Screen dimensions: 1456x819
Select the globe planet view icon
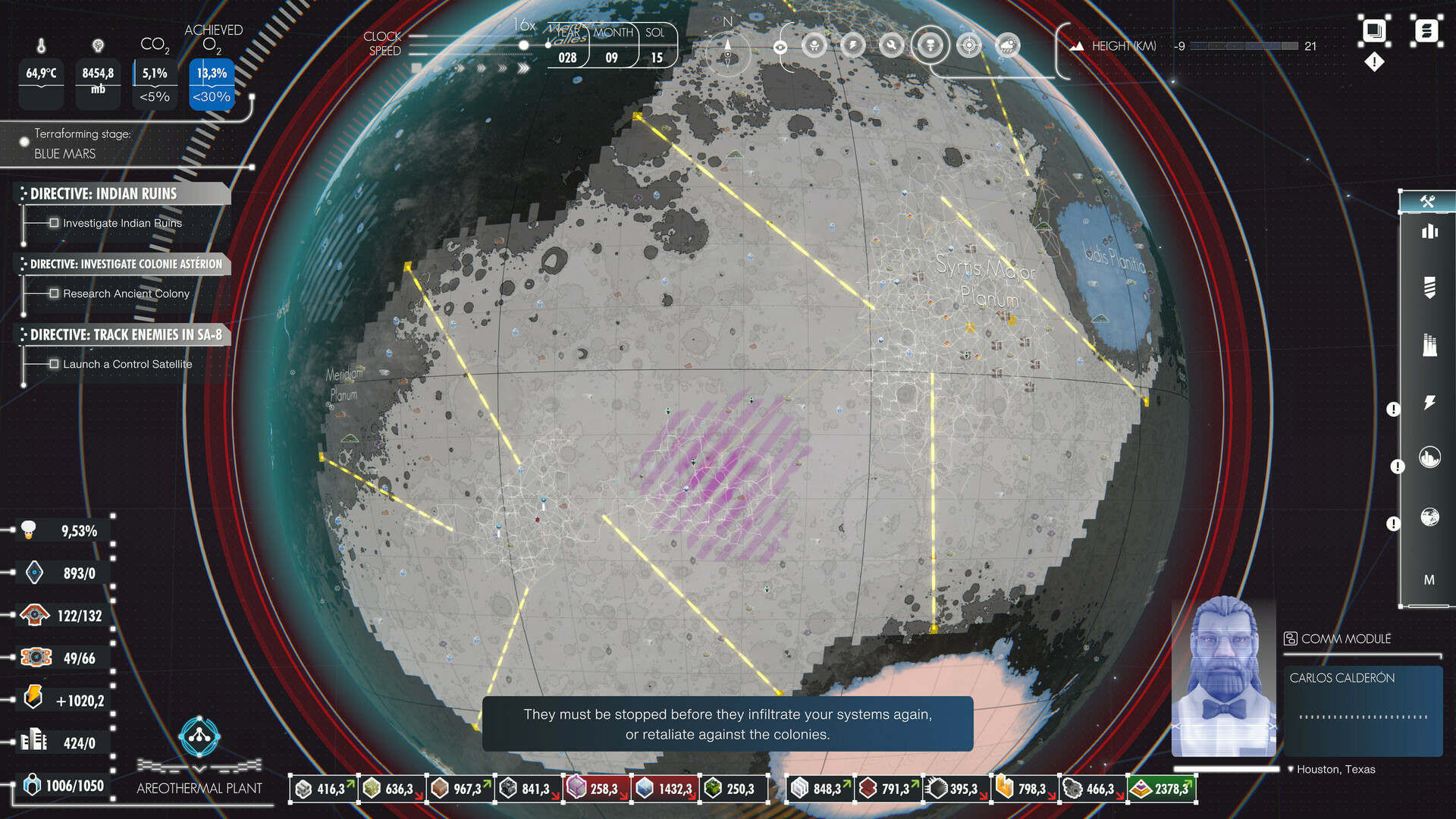(x=1429, y=518)
